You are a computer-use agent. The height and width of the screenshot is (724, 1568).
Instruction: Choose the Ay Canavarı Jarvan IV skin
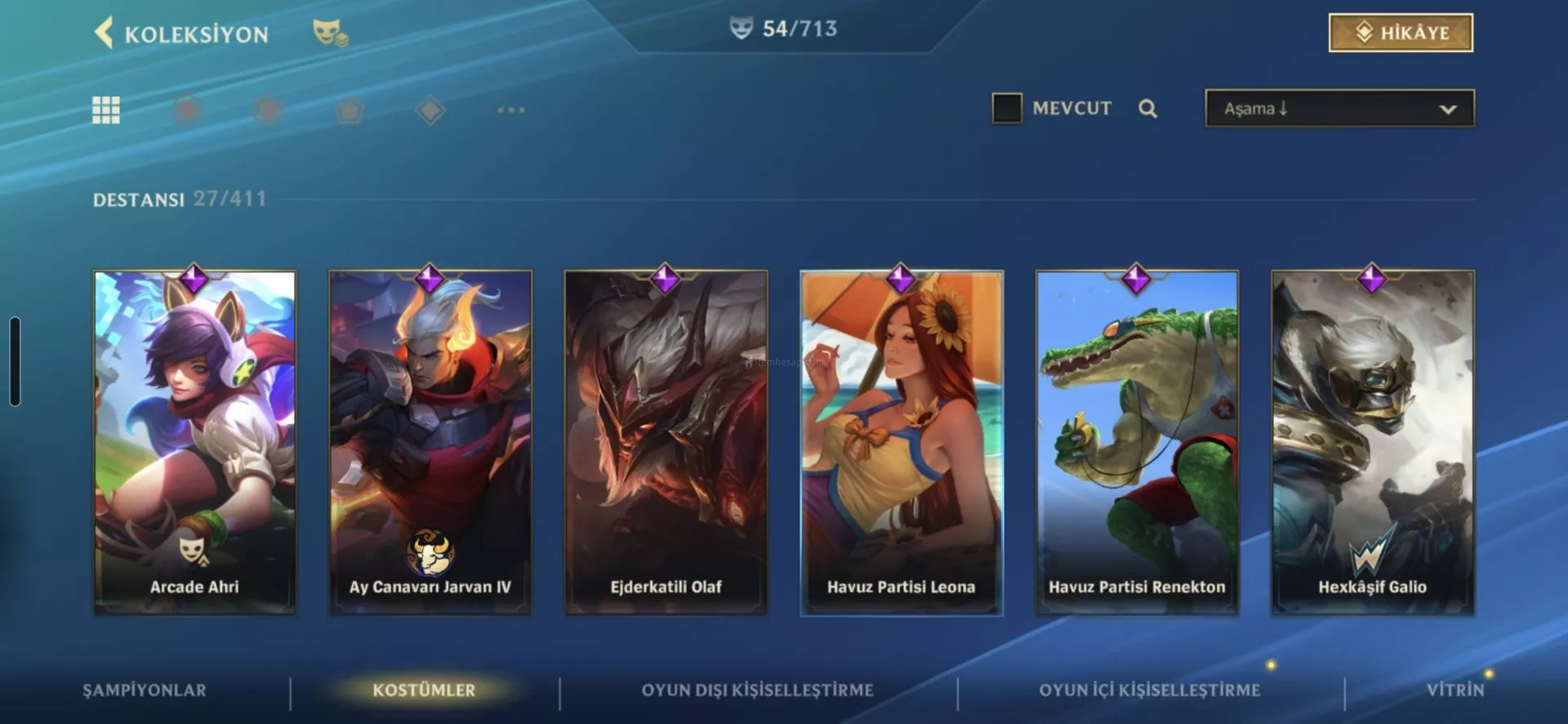coord(430,441)
